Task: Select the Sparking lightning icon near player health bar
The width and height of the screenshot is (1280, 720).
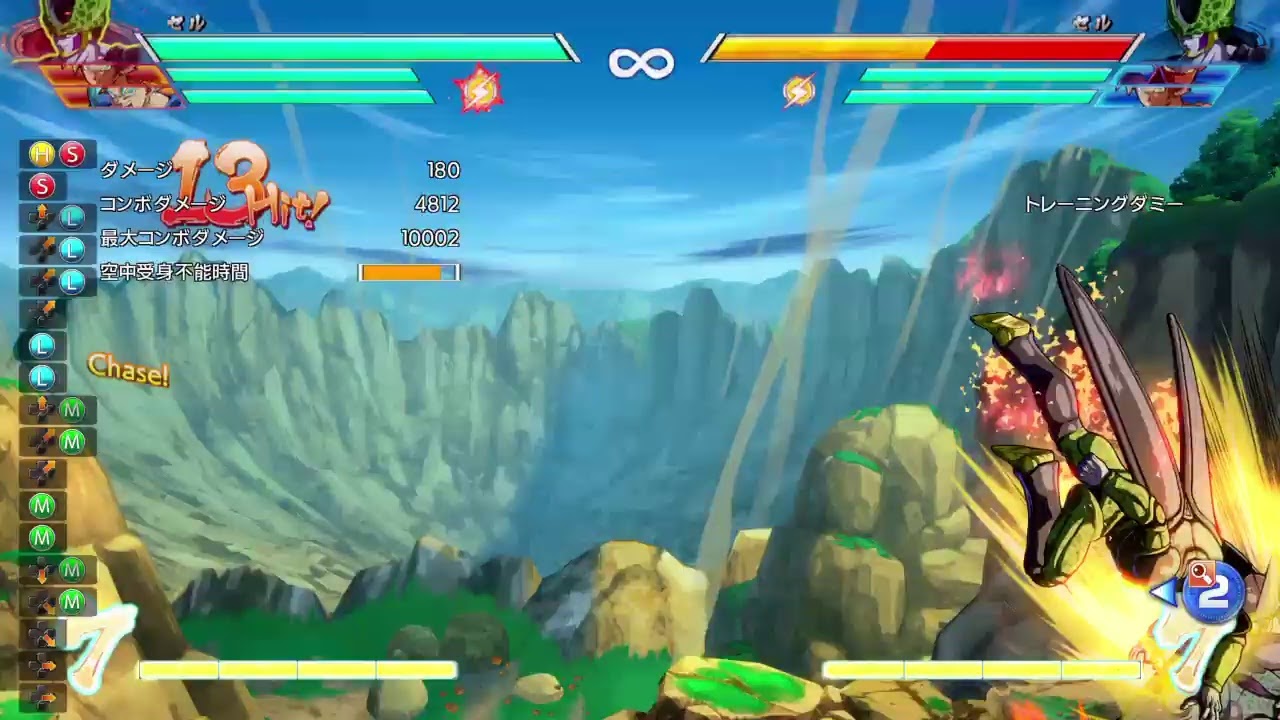Action: [x=481, y=89]
